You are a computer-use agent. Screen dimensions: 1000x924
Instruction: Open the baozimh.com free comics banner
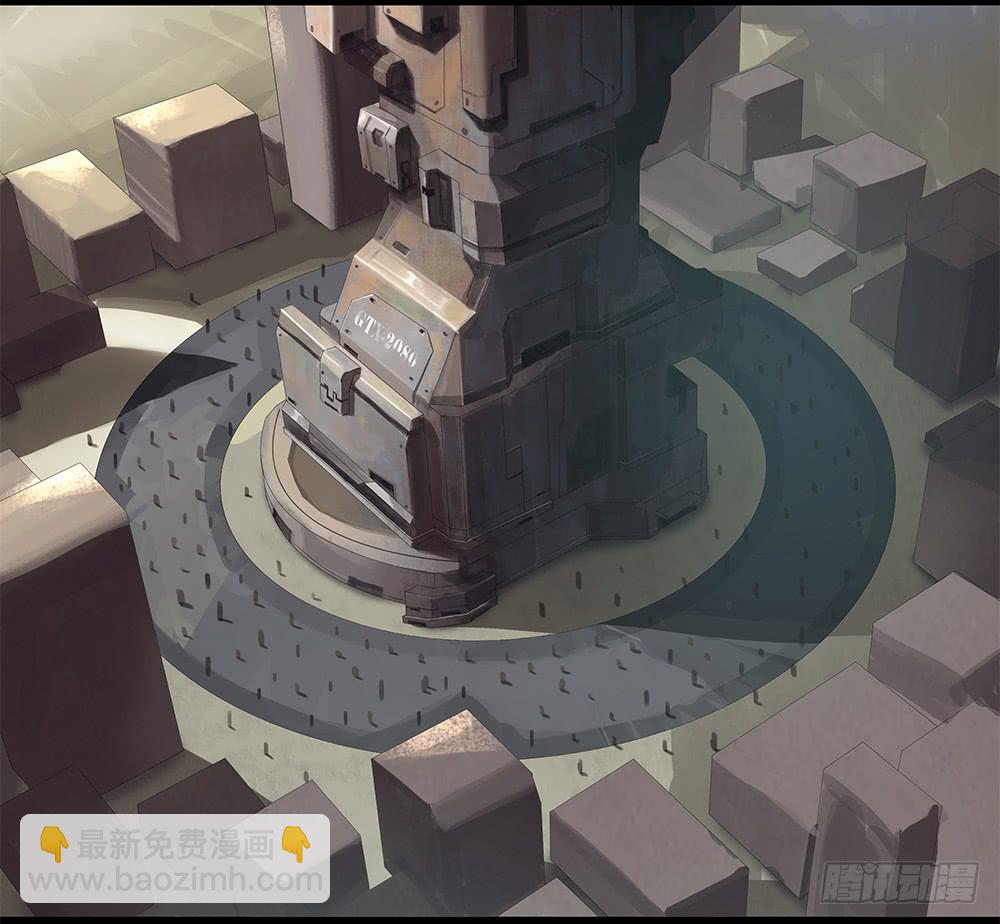click(175, 859)
